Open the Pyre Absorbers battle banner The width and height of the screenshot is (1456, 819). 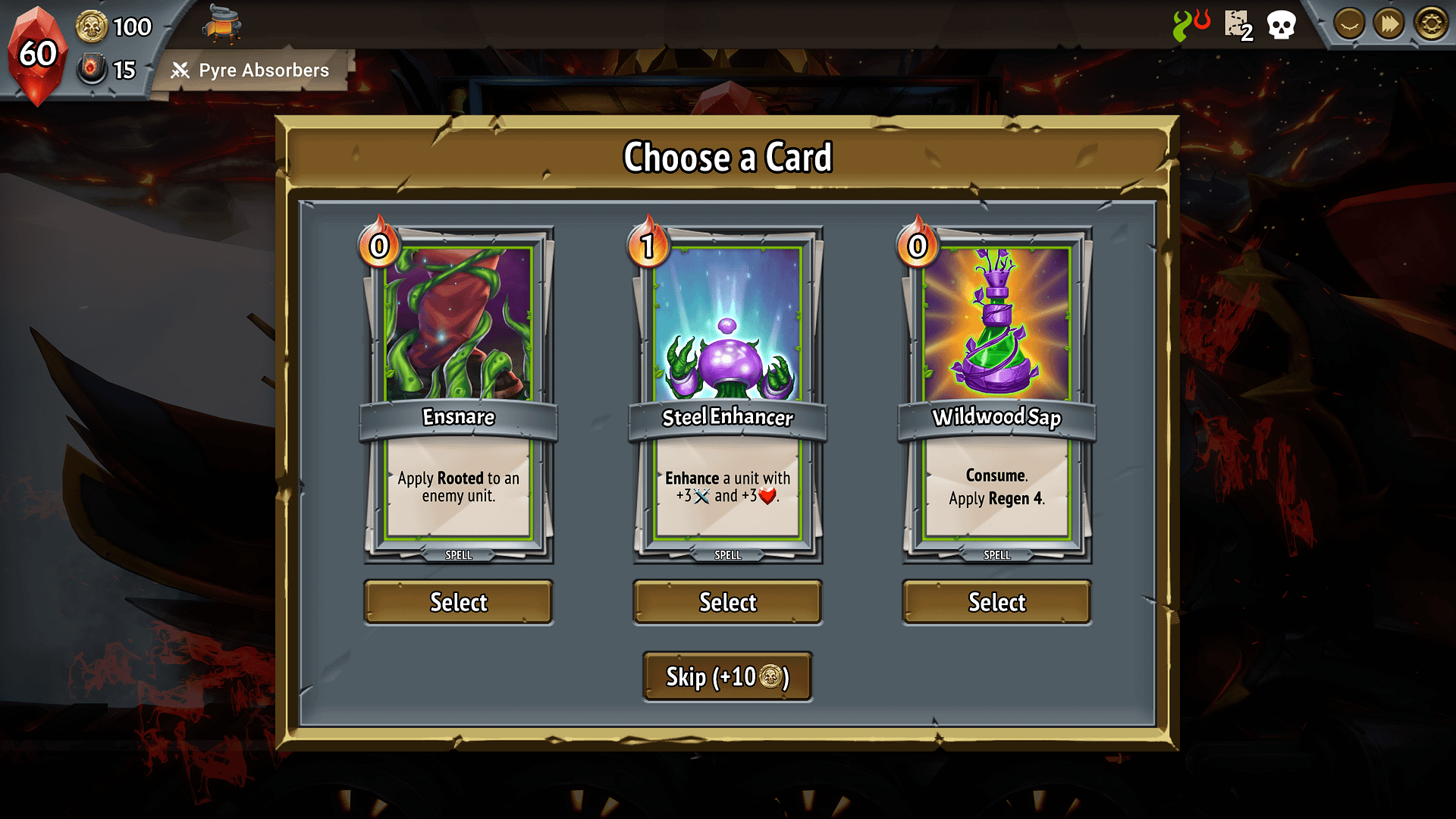coord(252,71)
